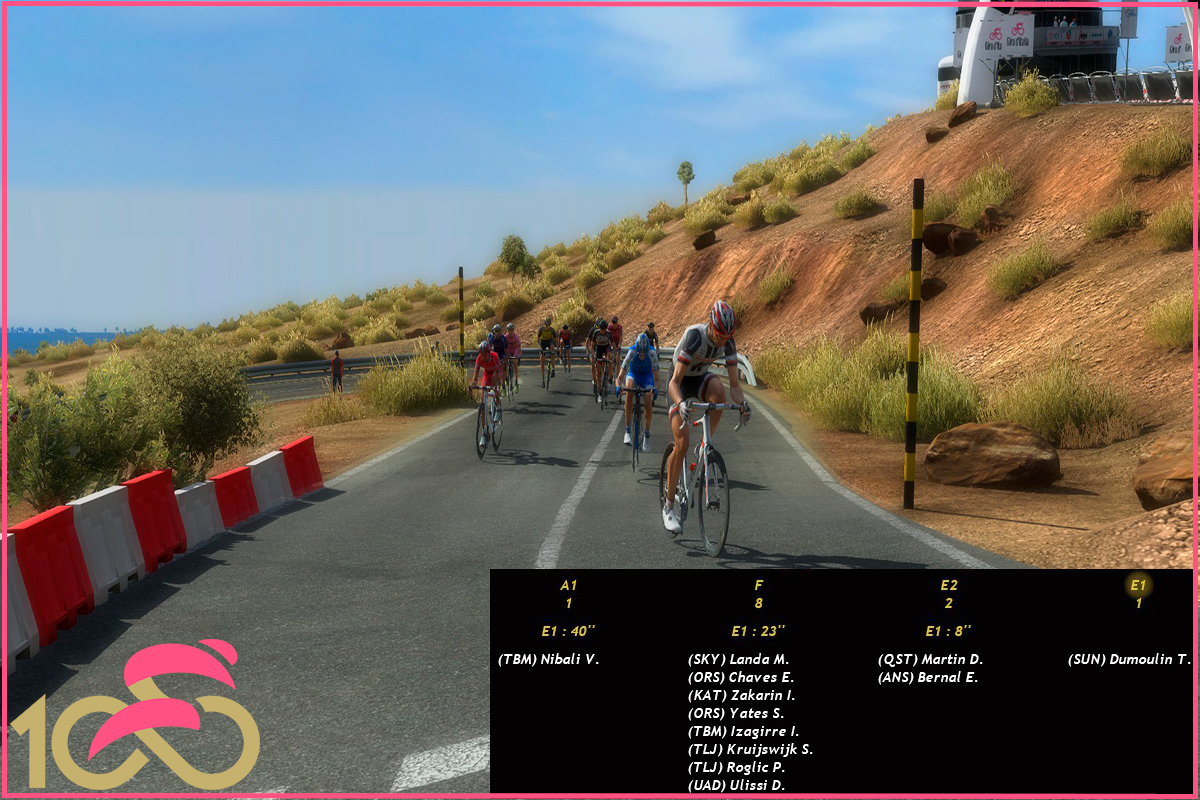This screenshot has width=1200, height=800.
Task: Select rider Roglic P. in group F
Action: coord(736,768)
